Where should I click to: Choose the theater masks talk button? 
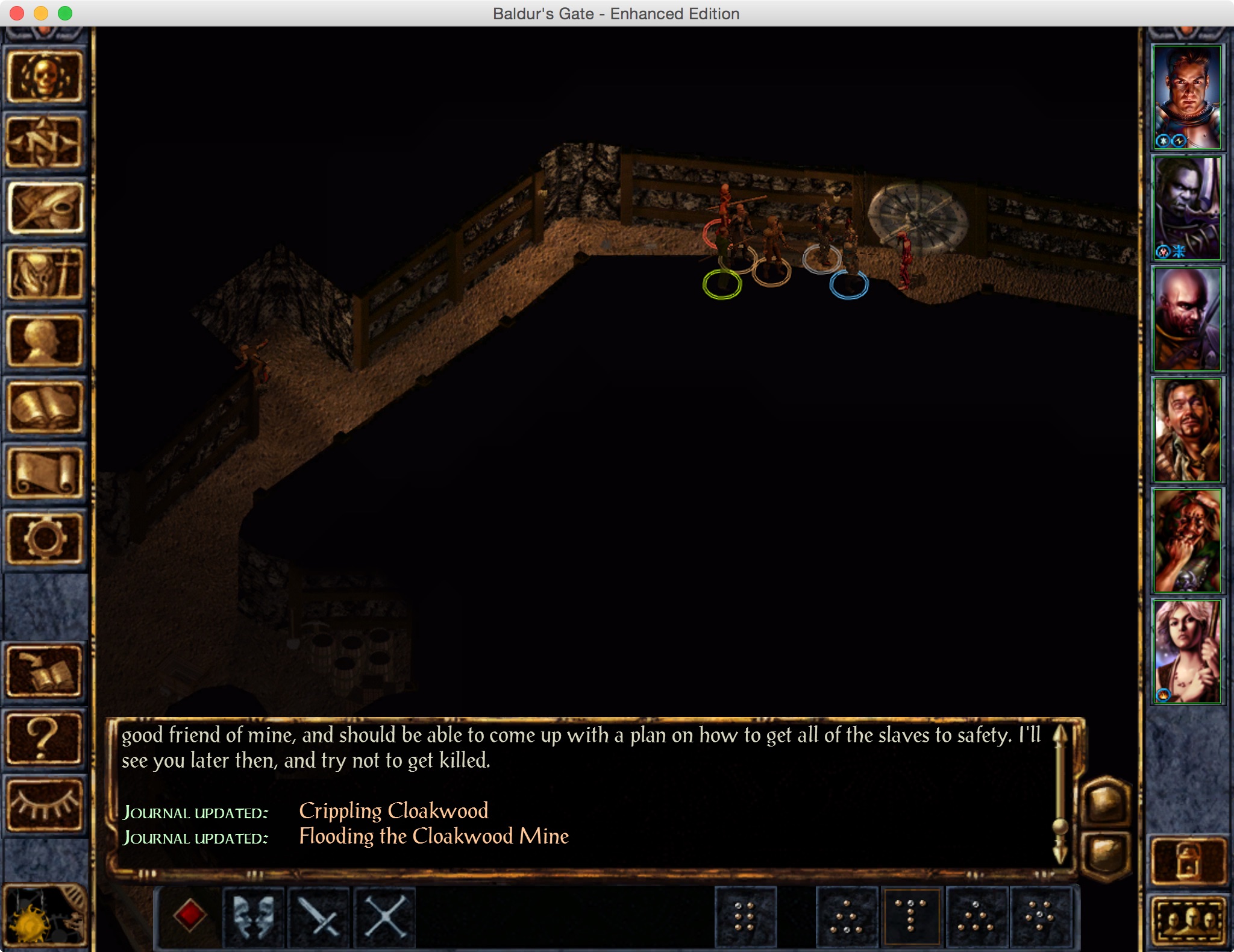[254, 916]
